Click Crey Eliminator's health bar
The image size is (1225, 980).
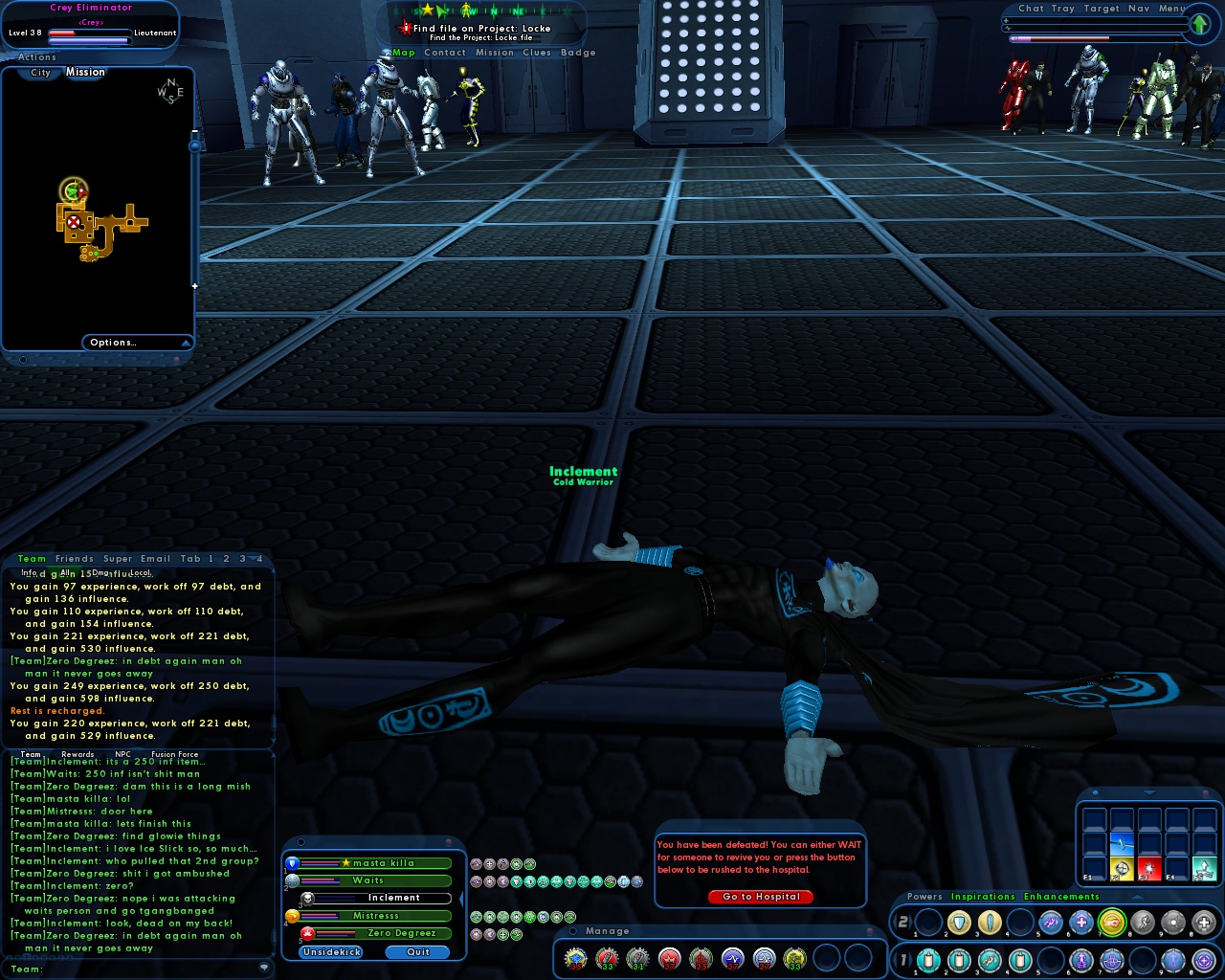91,31
